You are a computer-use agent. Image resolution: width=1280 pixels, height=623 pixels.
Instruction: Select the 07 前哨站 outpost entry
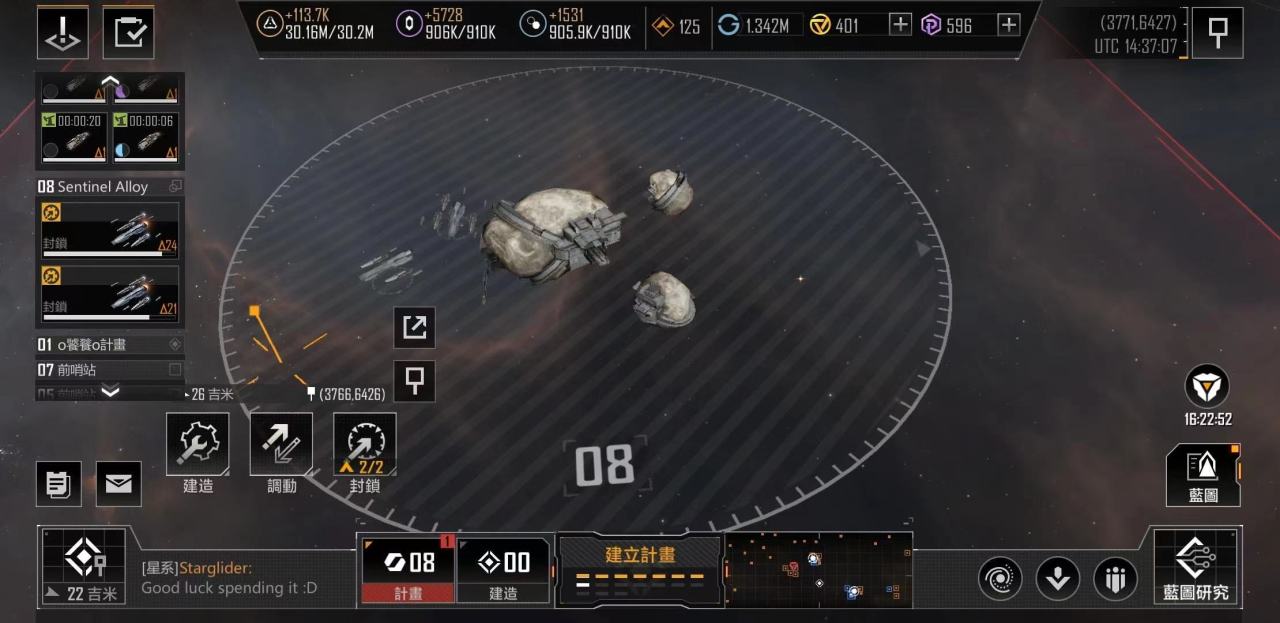110,370
